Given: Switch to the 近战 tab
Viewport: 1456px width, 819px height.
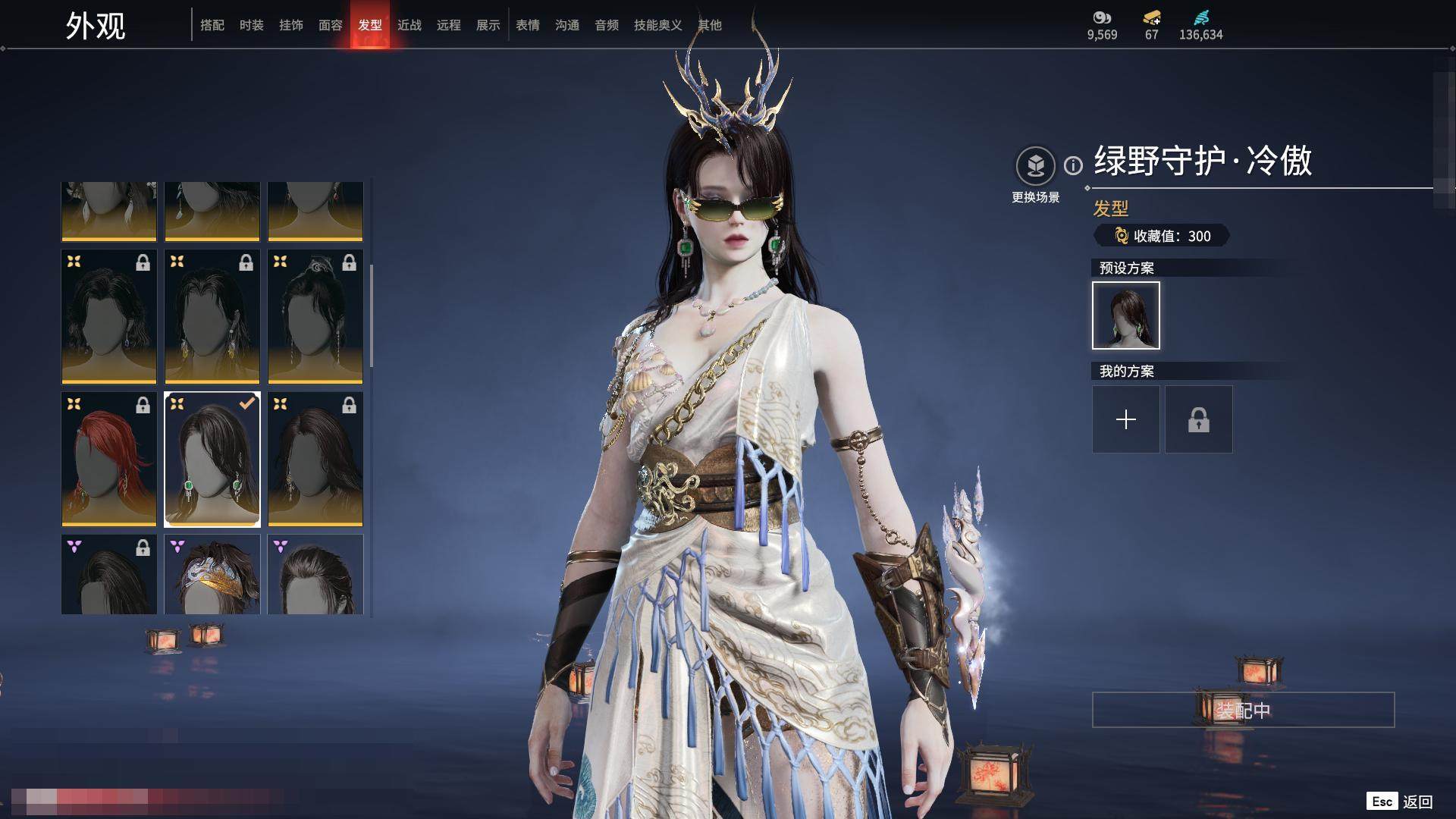Looking at the screenshot, I should click(x=409, y=25).
